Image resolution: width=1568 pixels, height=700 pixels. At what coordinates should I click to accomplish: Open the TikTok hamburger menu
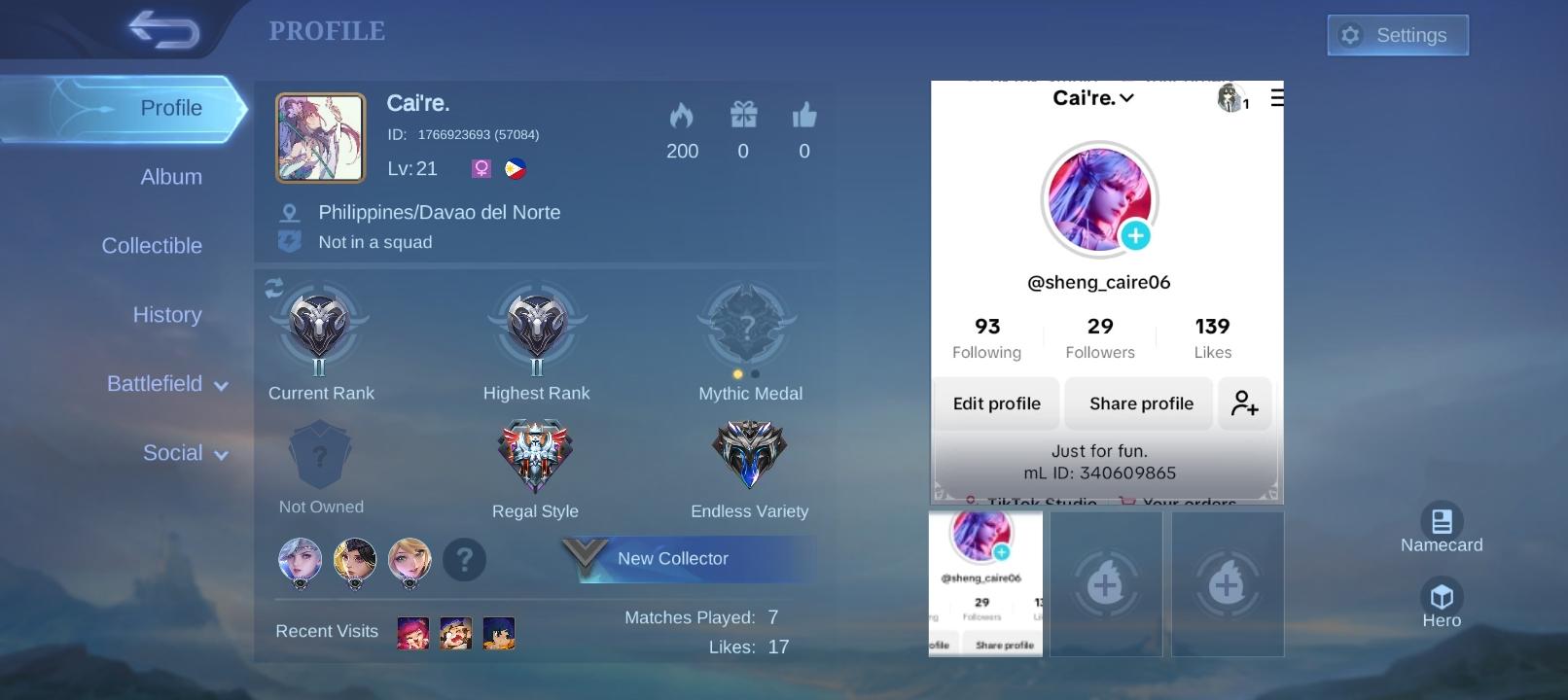[1277, 97]
